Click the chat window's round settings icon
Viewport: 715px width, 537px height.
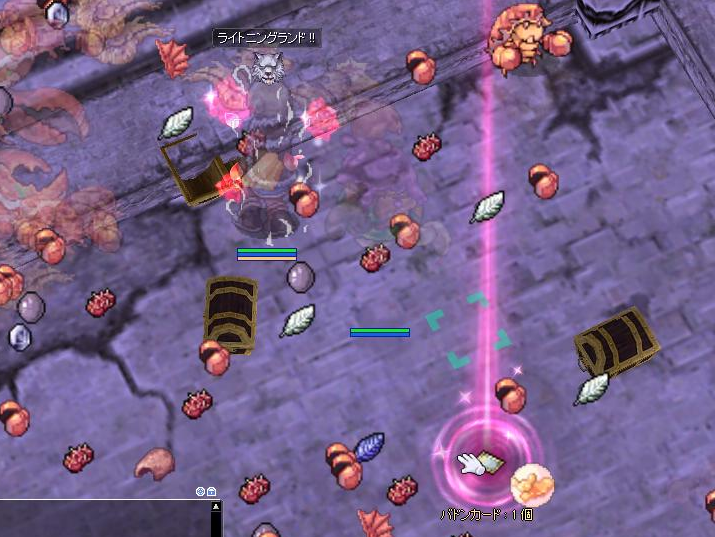pyautogui.click(x=200, y=491)
